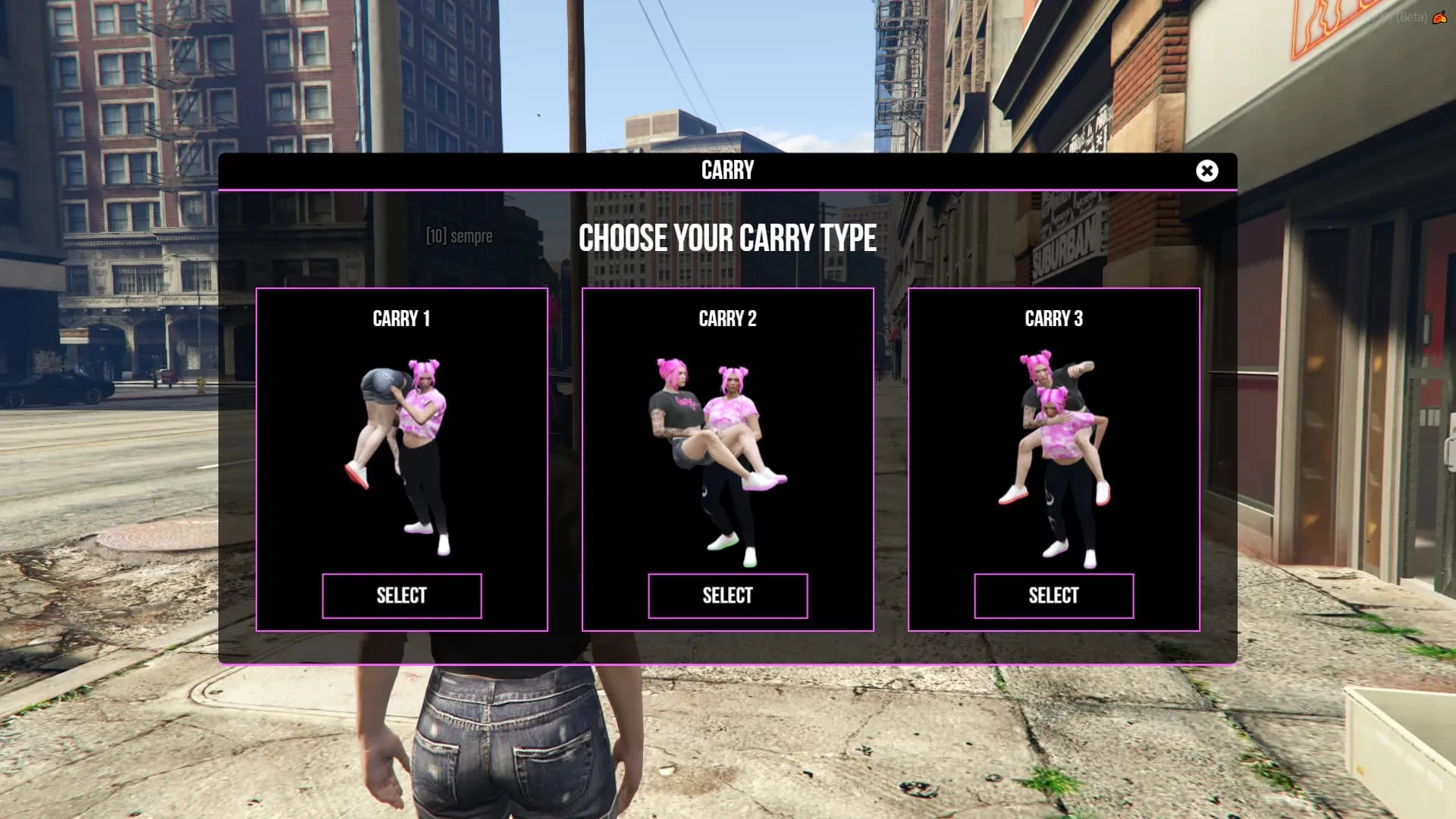Viewport: 1456px width, 819px height.
Task: Close the Carry menu window
Action: (x=1207, y=171)
